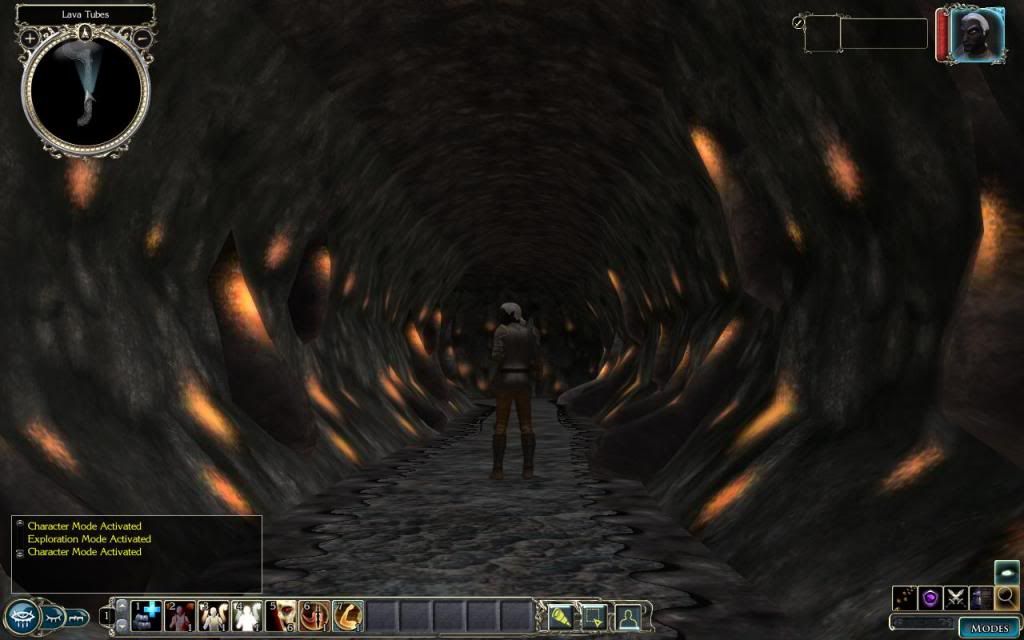Screen dimensions: 1024x640
Task: Zoom out the minimap with minus button
Action: coord(143,38)
